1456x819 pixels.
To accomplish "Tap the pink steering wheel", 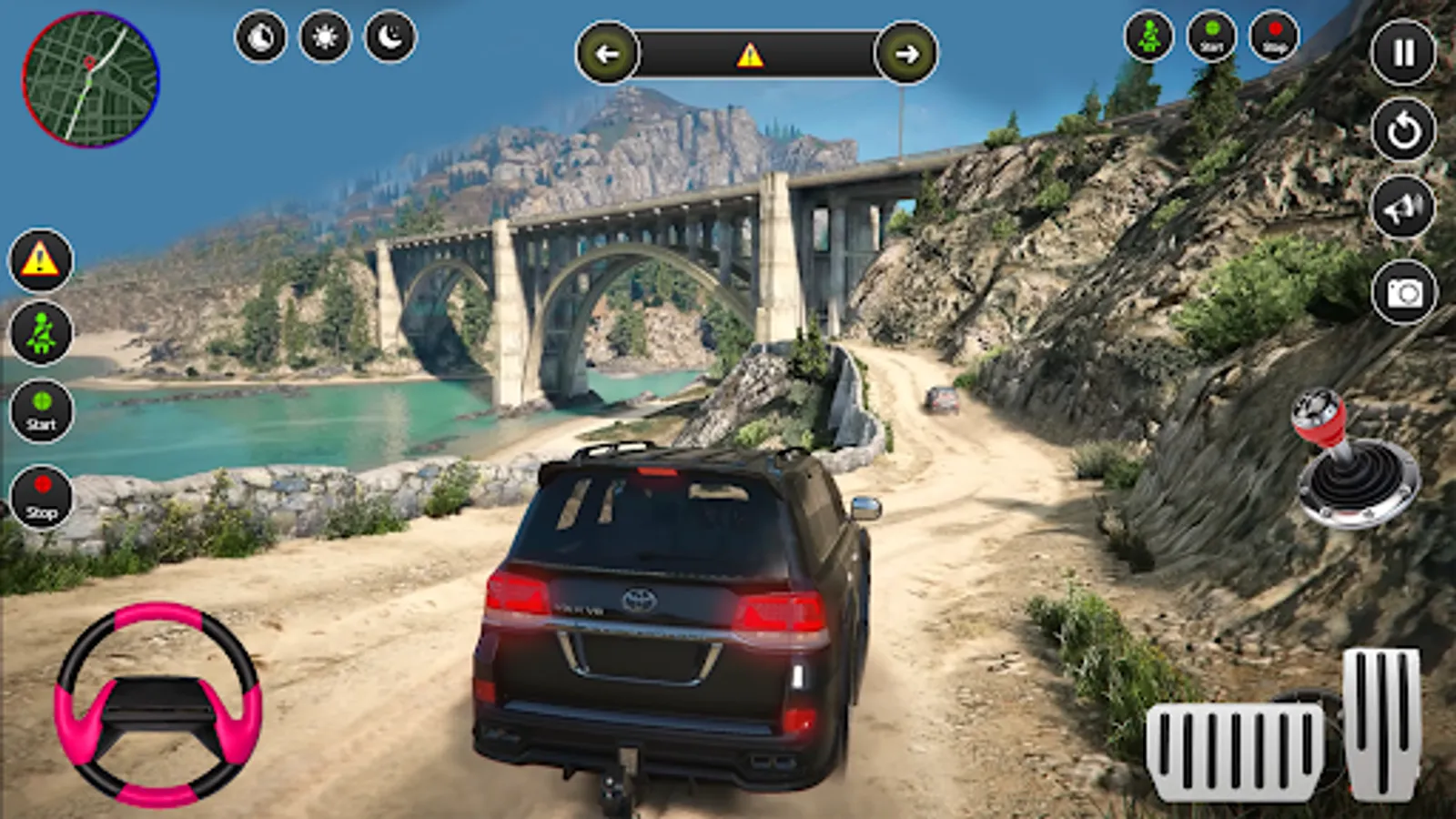I will pos(158,704).
